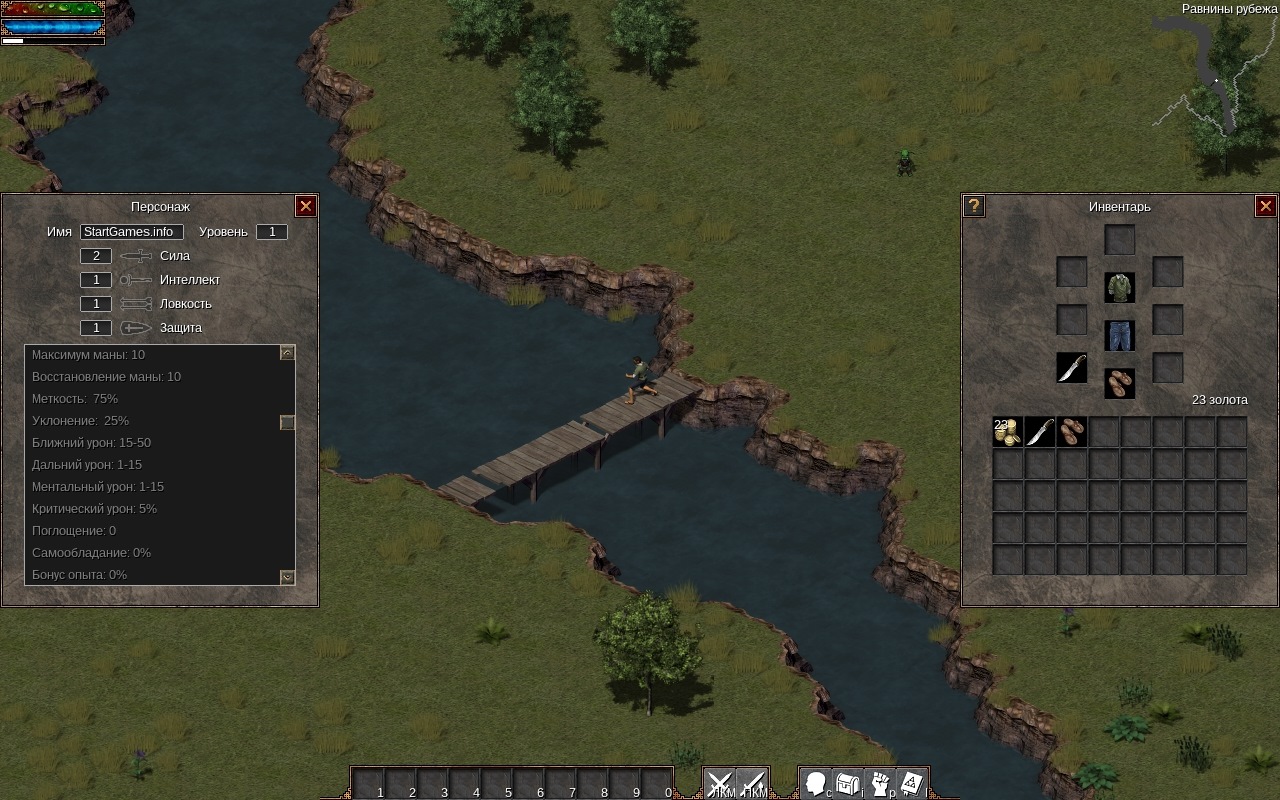
Task: Open the inventory help question mark
Action: point(974,206)
